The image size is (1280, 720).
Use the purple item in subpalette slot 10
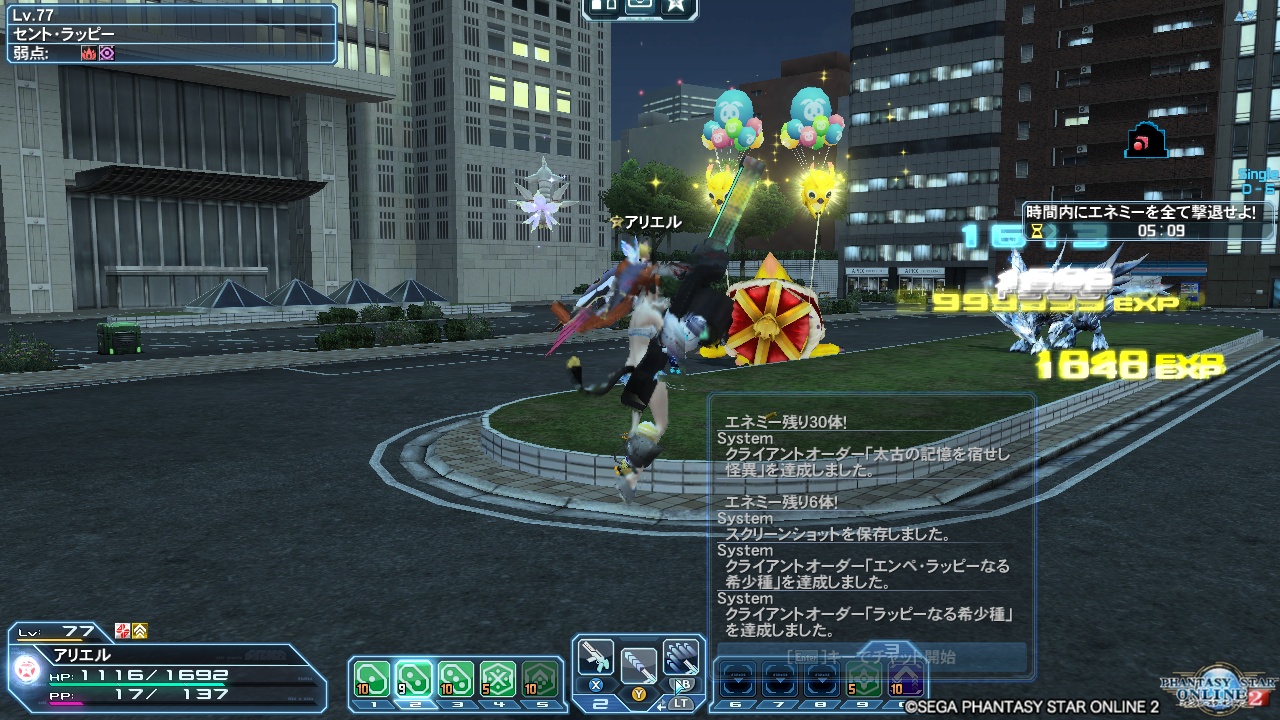(x=905, y=680)
